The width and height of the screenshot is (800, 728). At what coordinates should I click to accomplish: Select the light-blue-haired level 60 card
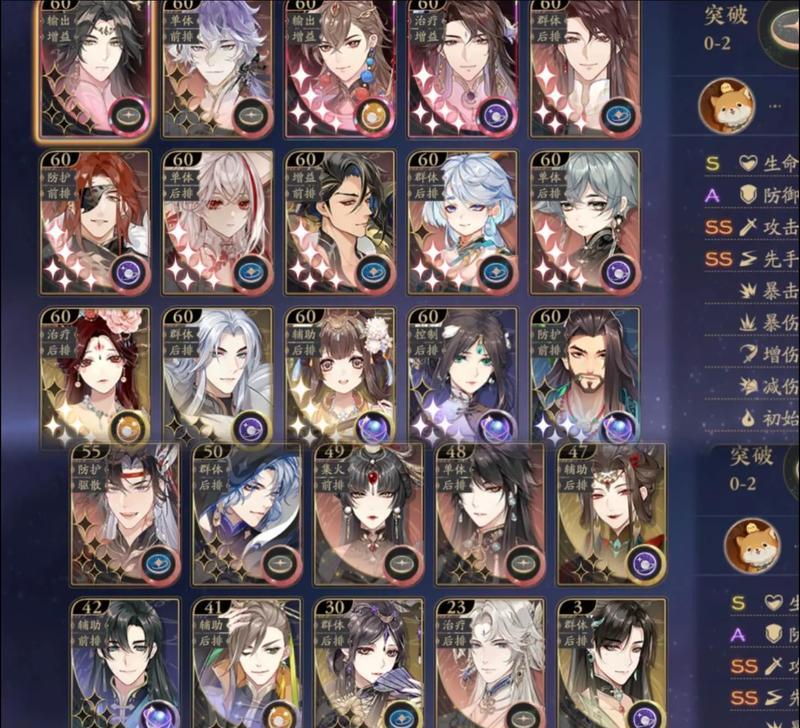point(462,222)
